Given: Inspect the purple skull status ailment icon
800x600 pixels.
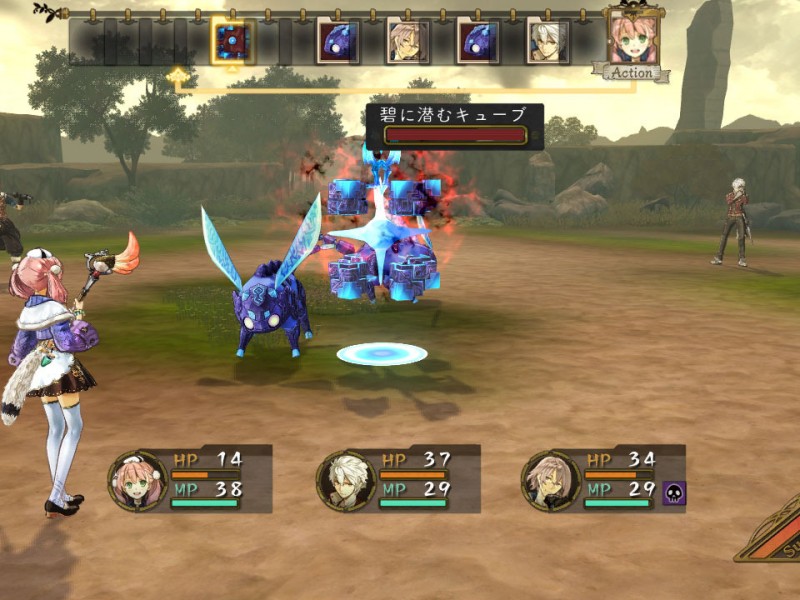Looking at the screenshot, I should click(674, 492).
